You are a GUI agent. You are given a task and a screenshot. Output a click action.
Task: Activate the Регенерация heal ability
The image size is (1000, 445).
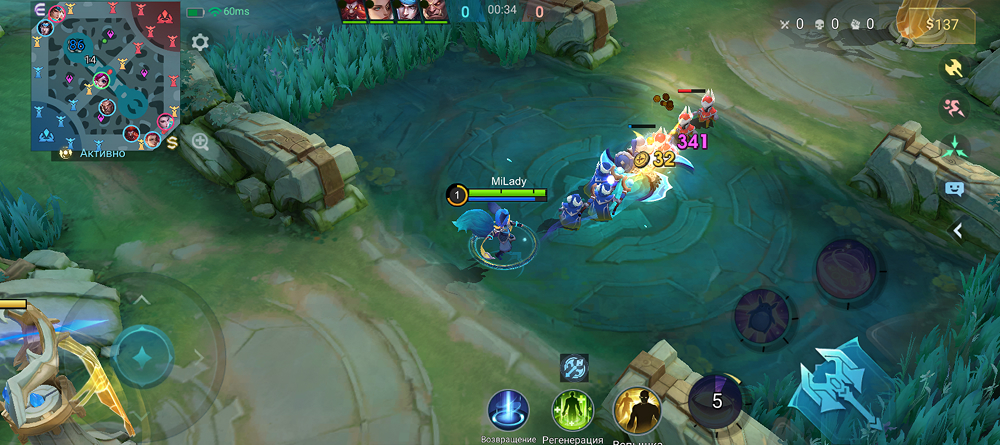coord(573,411)
